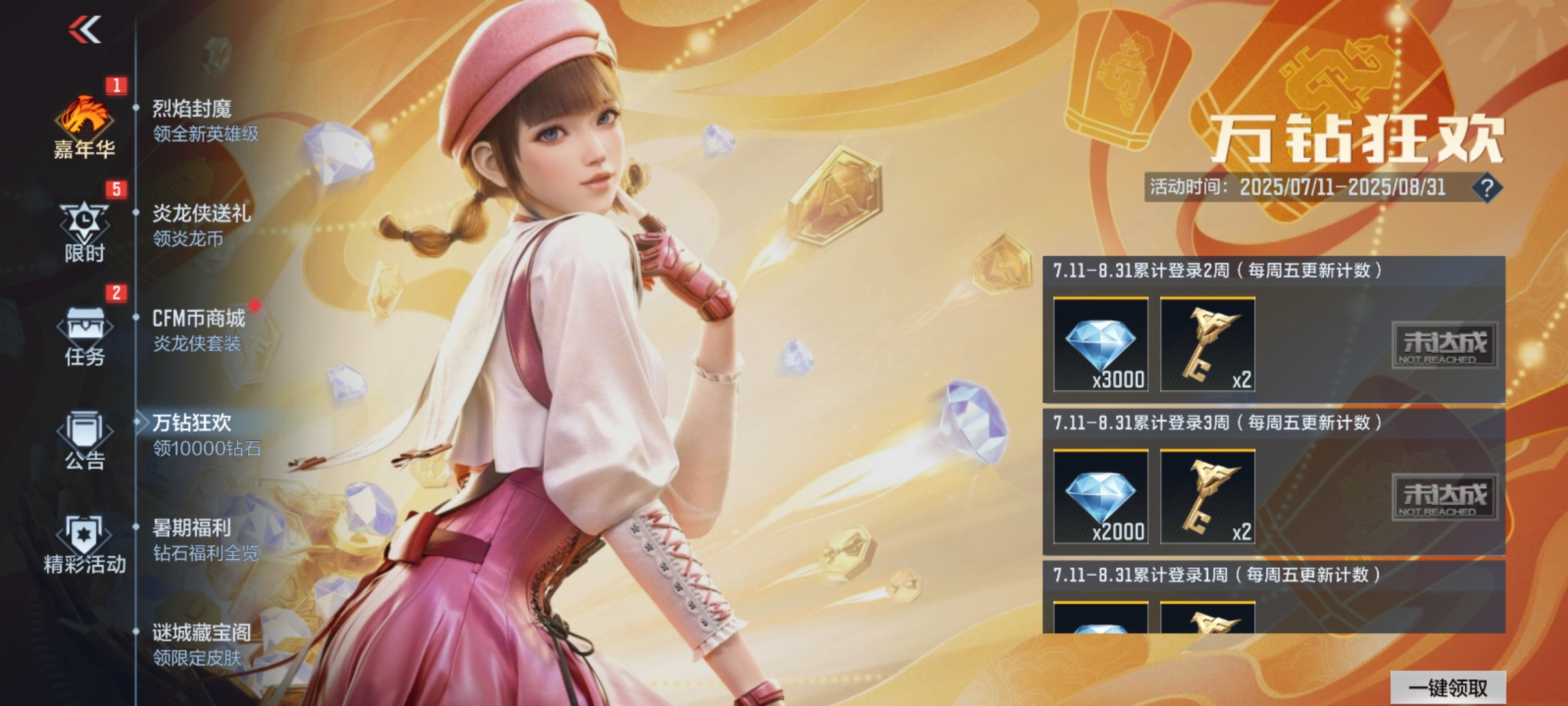Claim all rewards with 一键领取
The height and width of the screenshot is (706, 1568).
click(x=1448, y=688)
